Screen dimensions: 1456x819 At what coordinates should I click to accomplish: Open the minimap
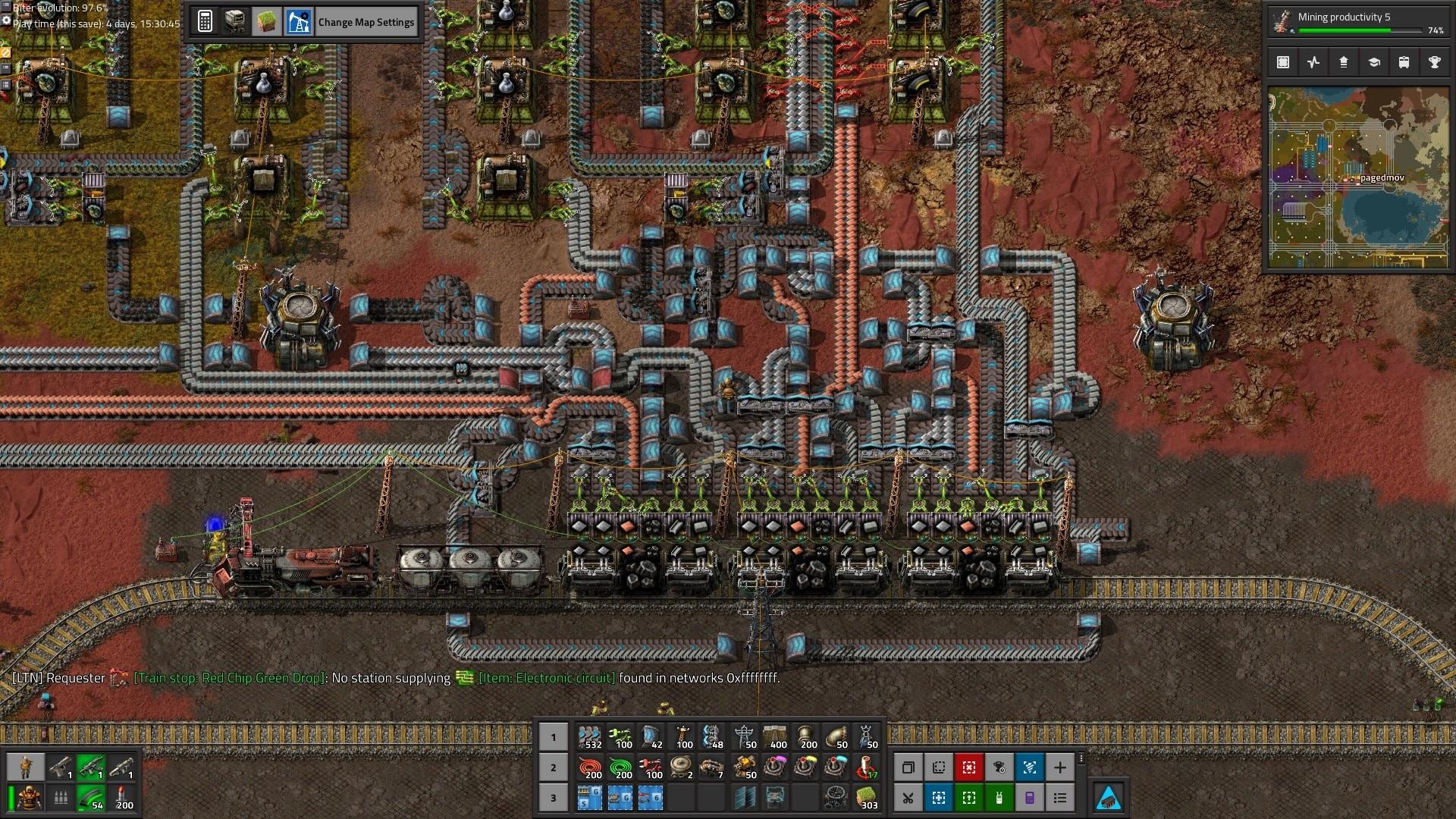pyautogui.click(x=1357, y=177)
